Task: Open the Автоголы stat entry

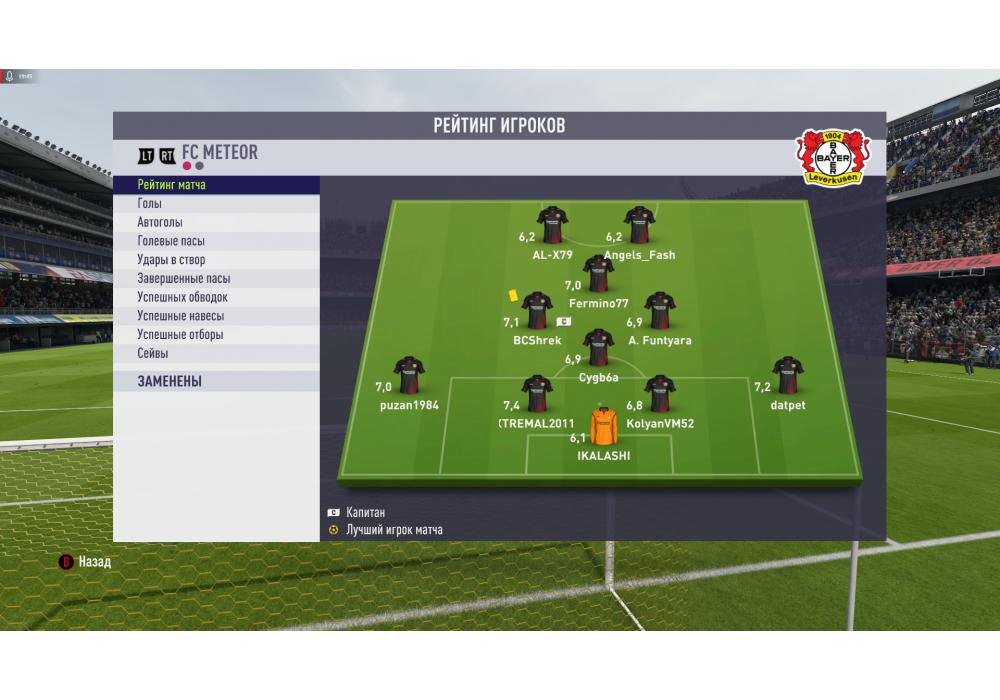Action: pyautogui.click(x=216, y=222)
